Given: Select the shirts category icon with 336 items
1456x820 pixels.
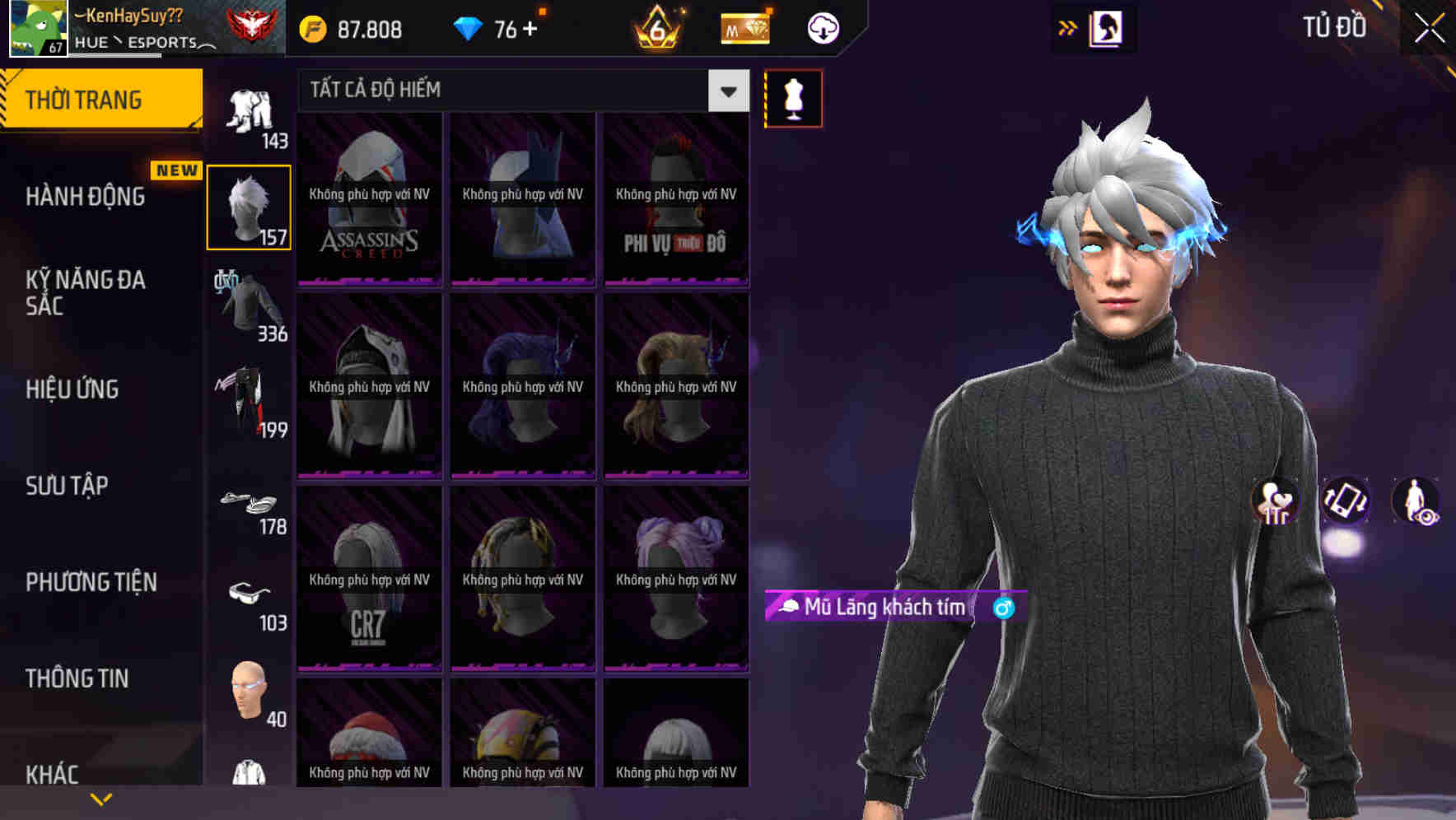Looking at the screenshot, I should 249,305.
